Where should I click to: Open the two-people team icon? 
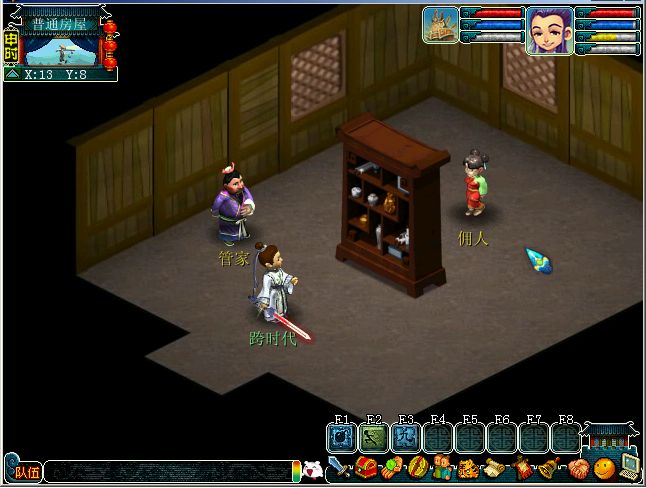(442, 467)
